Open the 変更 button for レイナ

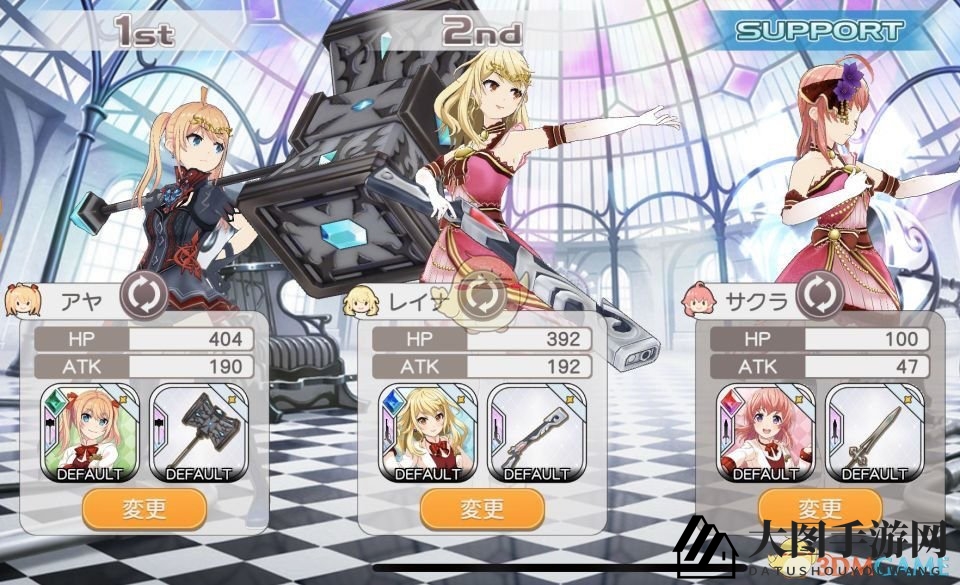click(x=482, y=508)
